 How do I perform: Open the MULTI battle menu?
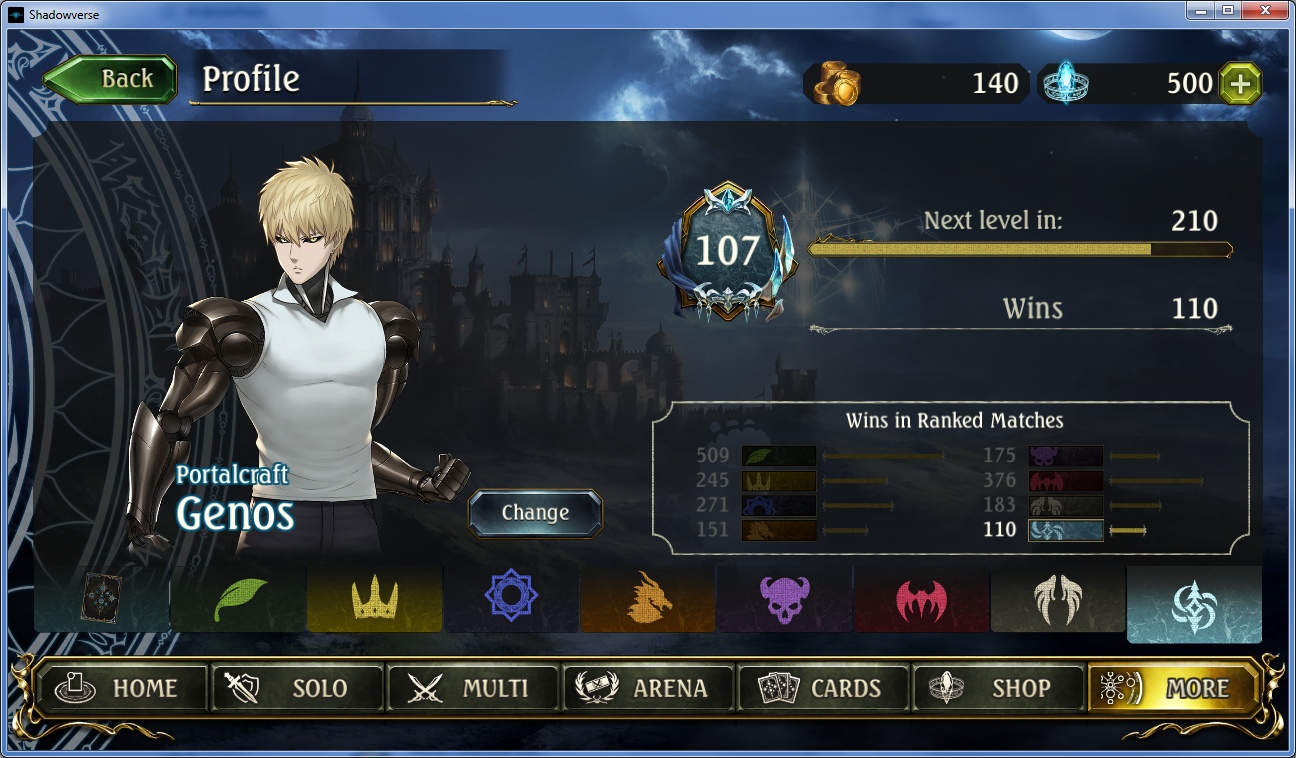tap(473, 688)
